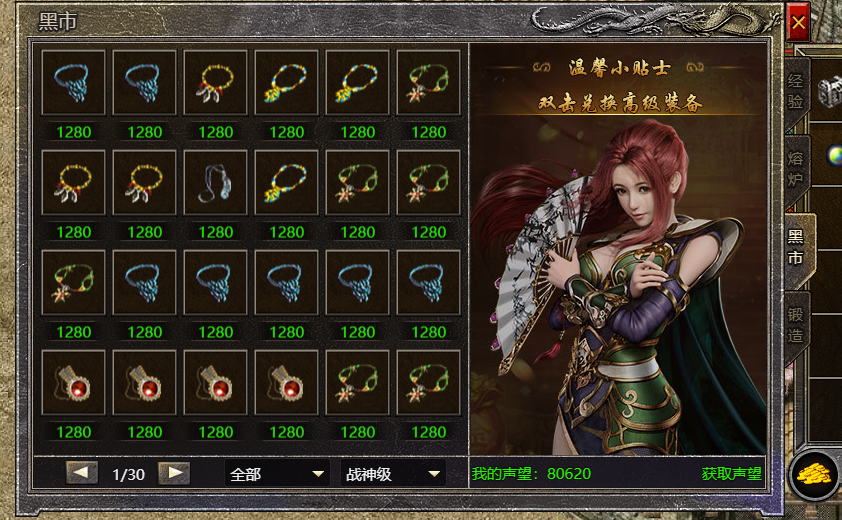The height and width of the screenshot is (520, 842).
Task: Switch to the 经验 tab
Action: click(796, 91)
